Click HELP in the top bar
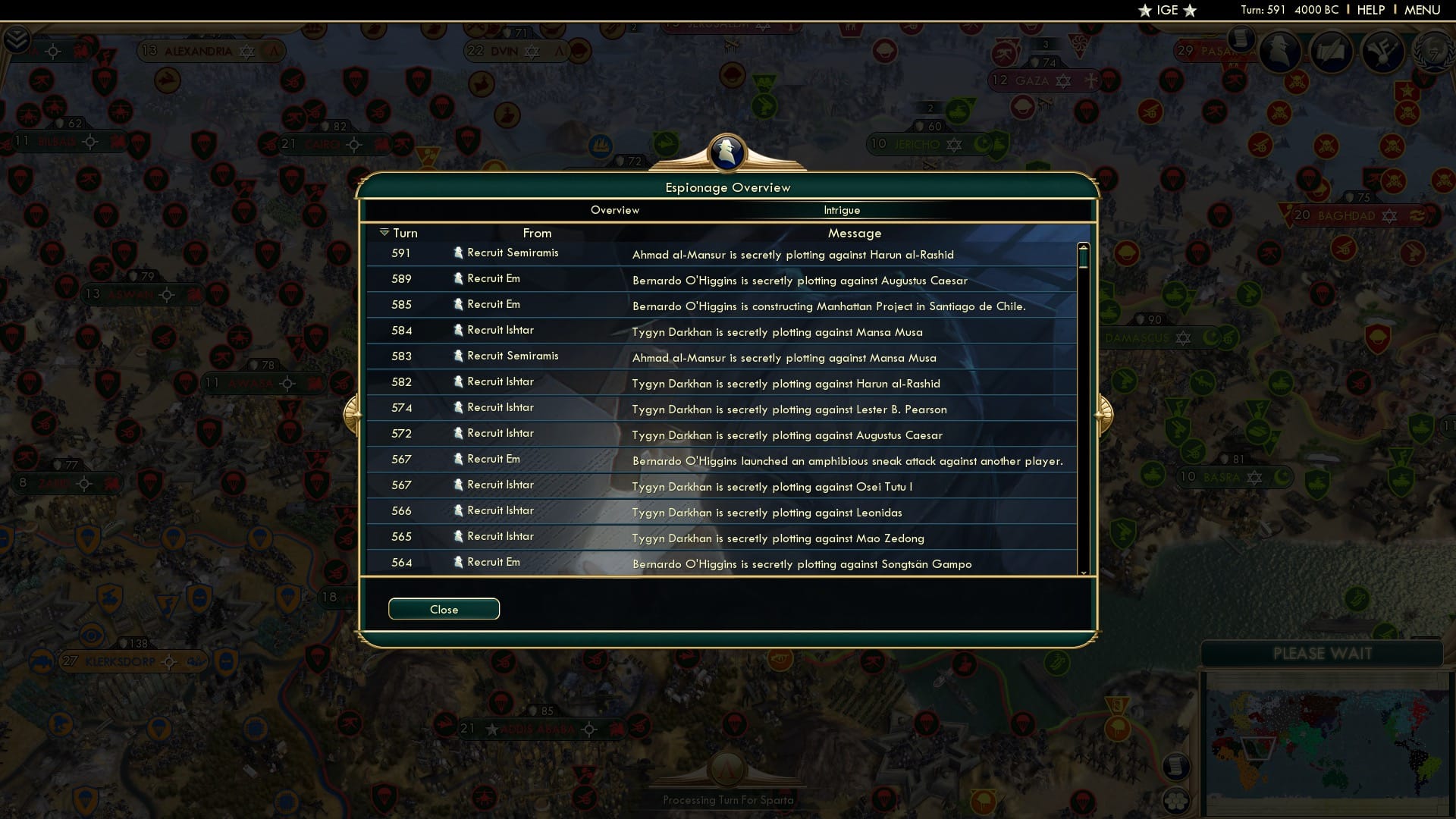Viewport: 1456px width, 819px height. (x=1370, y=10)
